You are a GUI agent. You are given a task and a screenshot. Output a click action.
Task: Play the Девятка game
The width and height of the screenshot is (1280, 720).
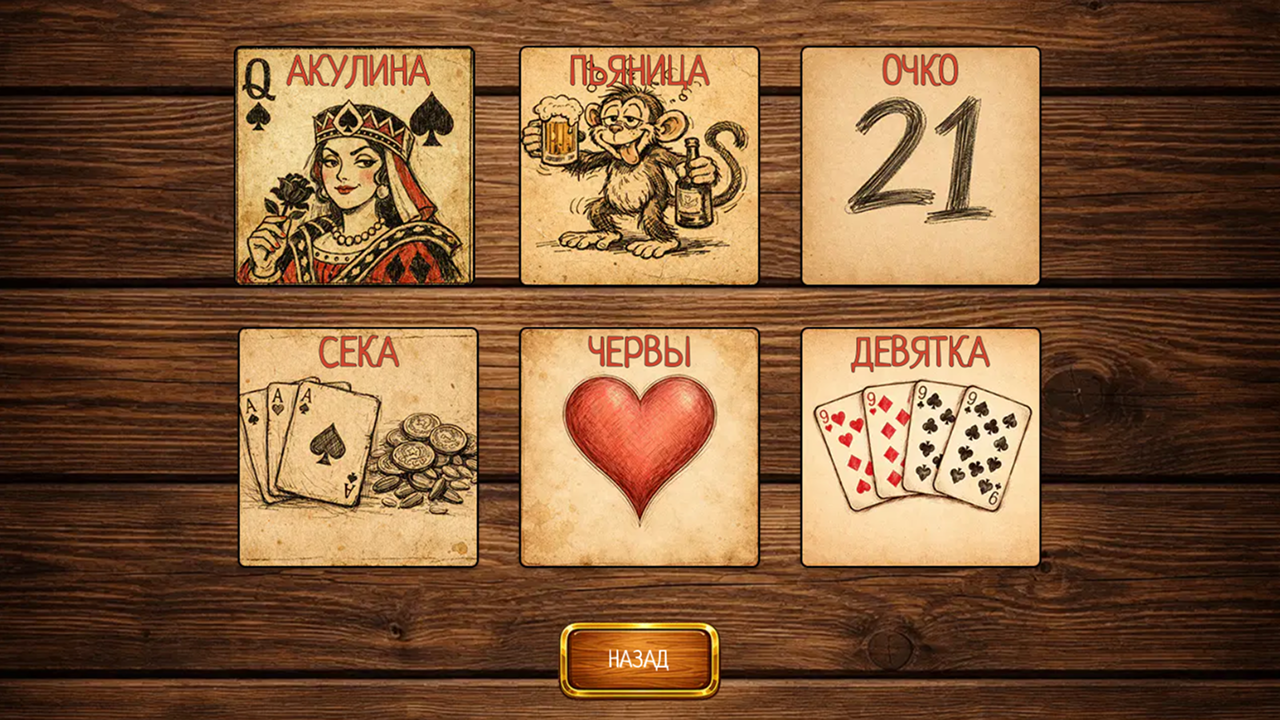(917, 445)
